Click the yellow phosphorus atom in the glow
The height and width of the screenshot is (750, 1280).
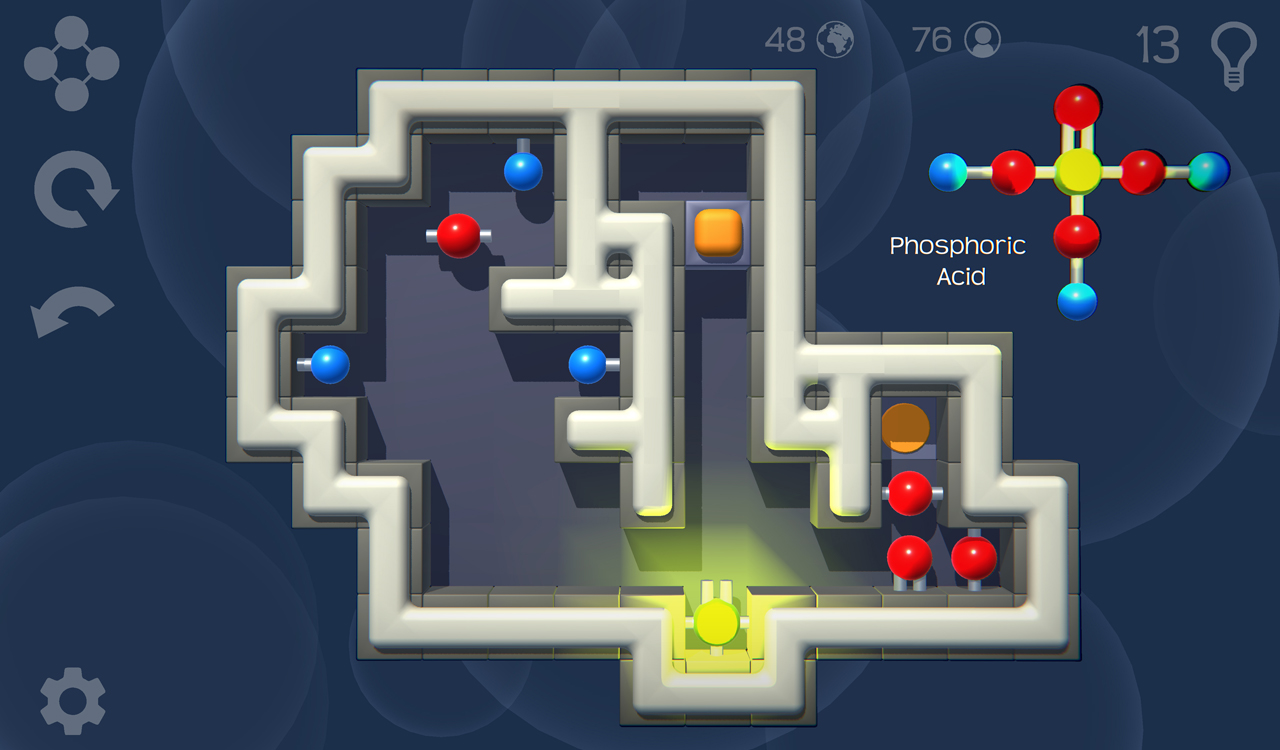pos(718,622)
